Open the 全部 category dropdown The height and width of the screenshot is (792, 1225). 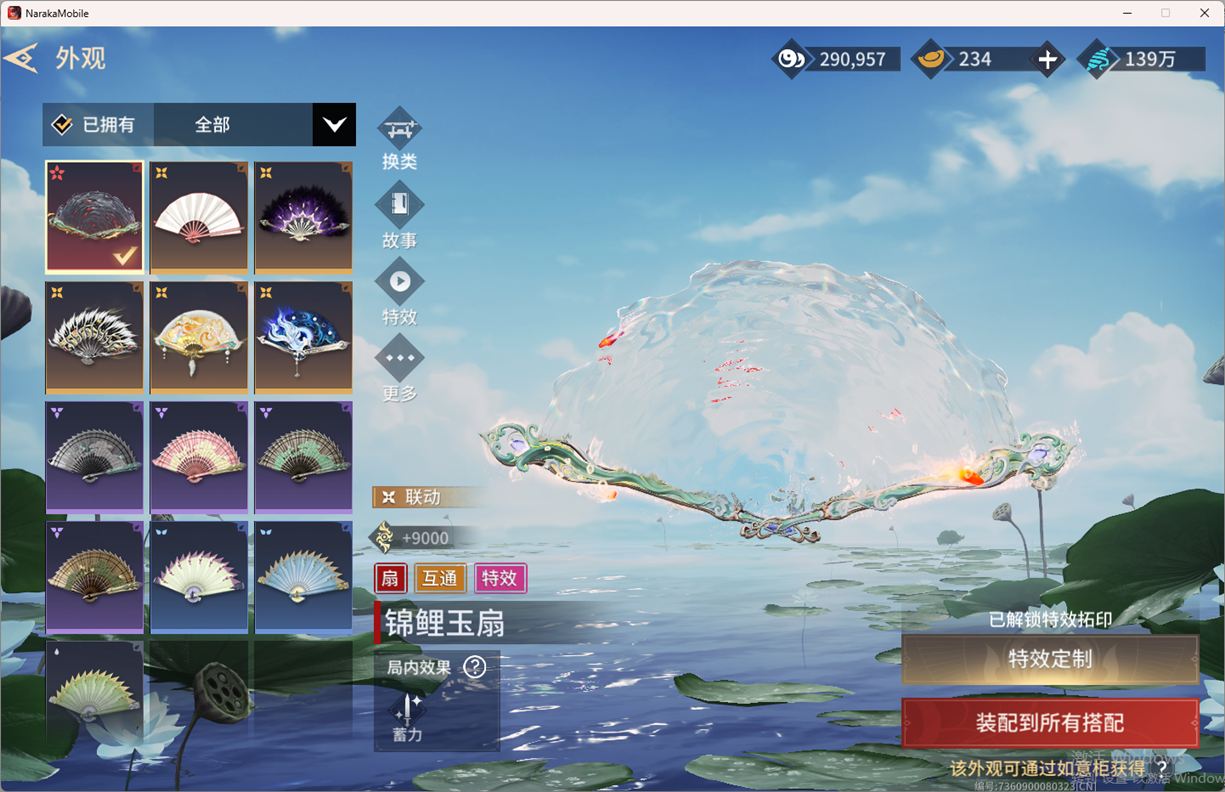333,125
